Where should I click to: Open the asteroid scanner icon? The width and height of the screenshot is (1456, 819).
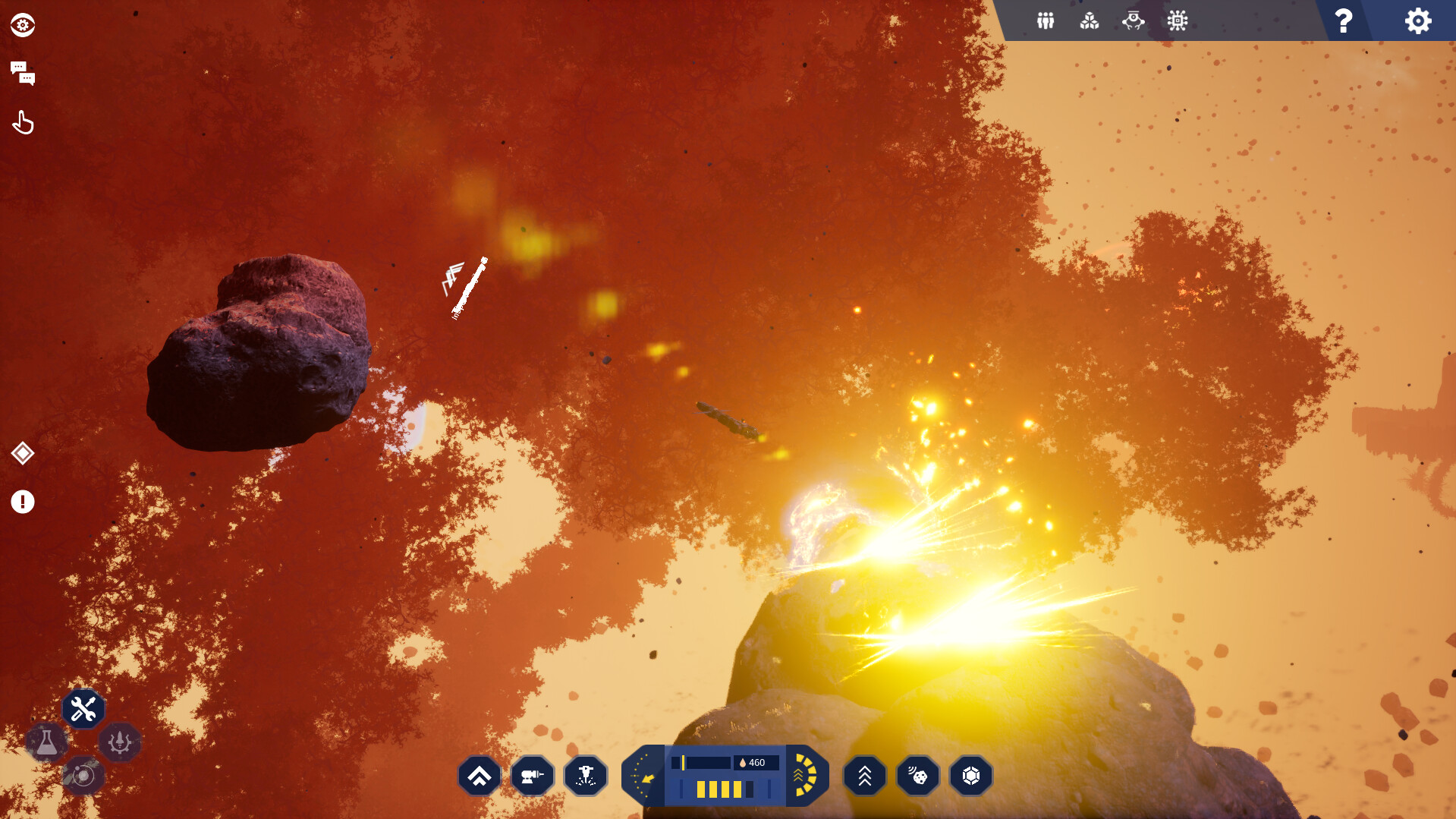tap(918, 775)
